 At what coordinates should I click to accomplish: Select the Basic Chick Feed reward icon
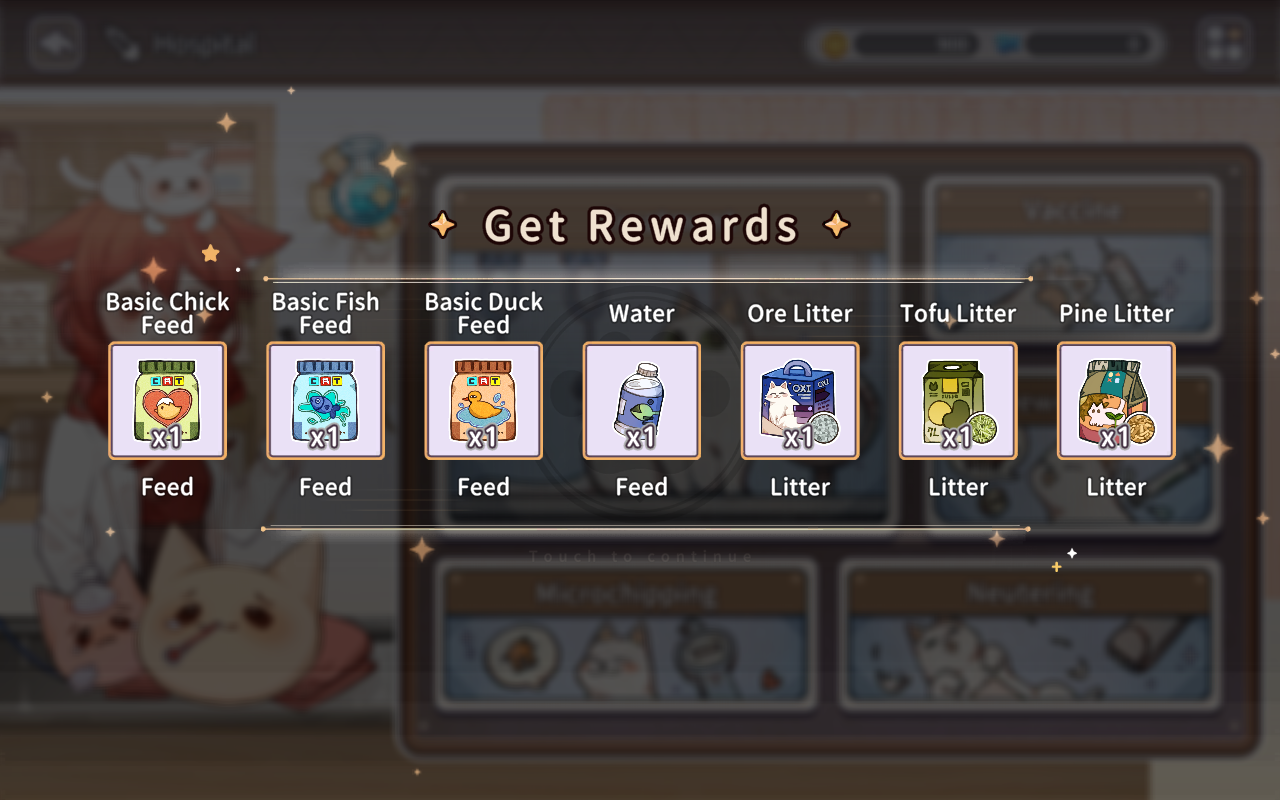167,400
